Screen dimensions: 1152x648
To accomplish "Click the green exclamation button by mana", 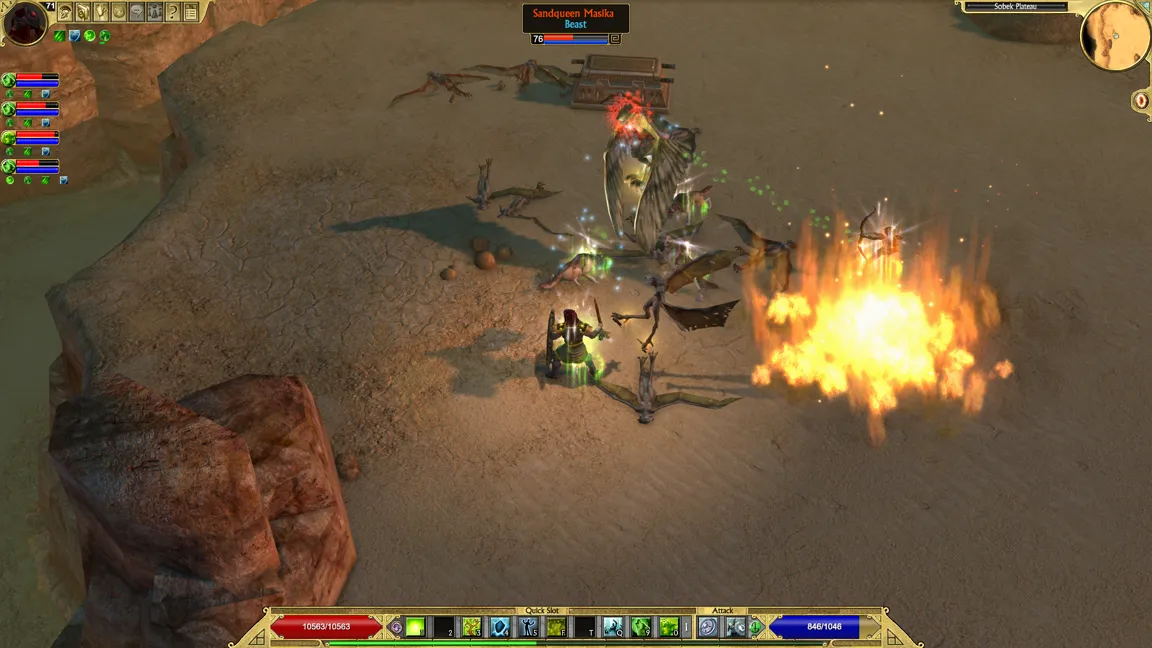I will tap(756, 627).
